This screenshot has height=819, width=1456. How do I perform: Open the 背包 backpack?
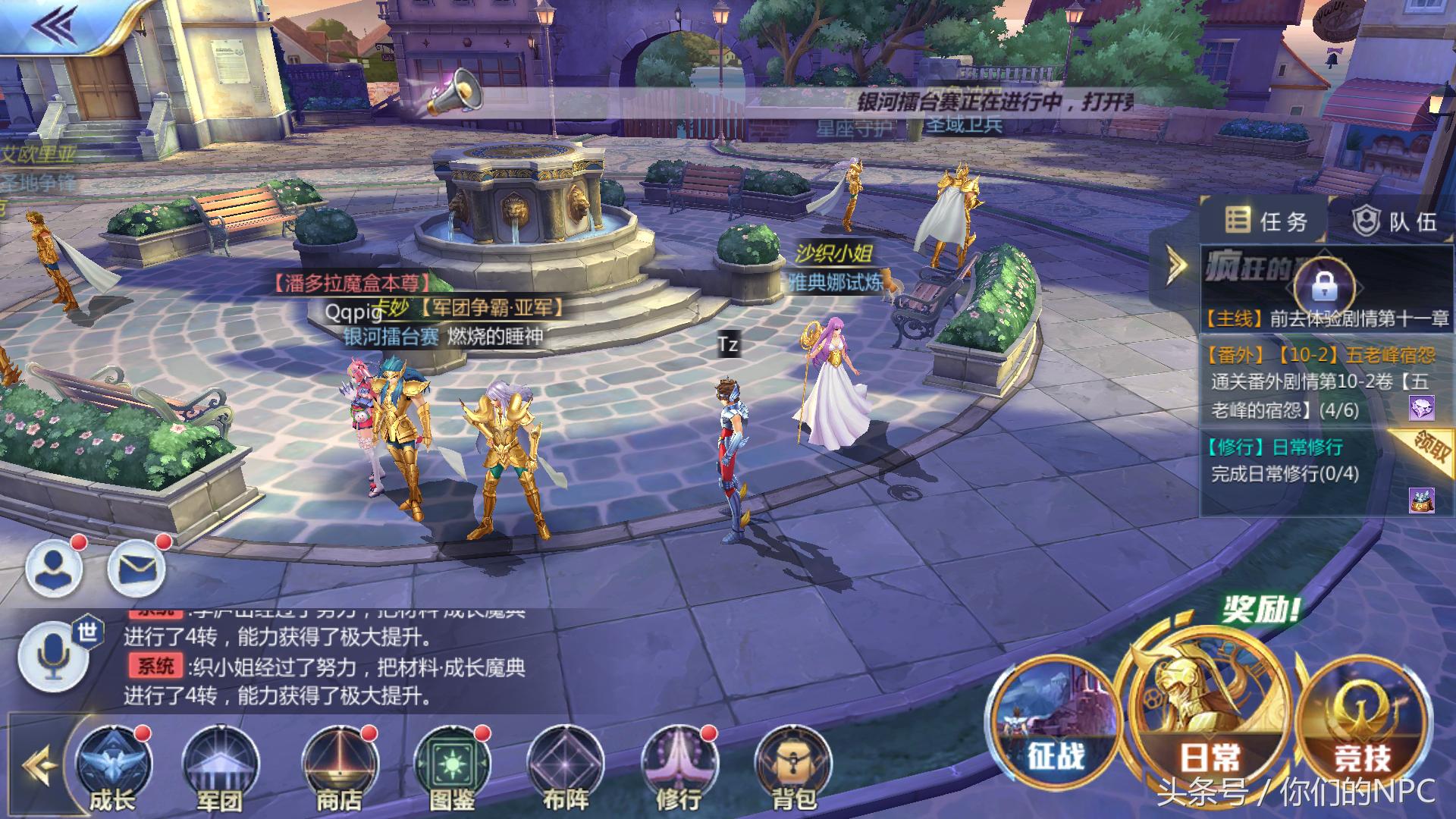(793, 766)
